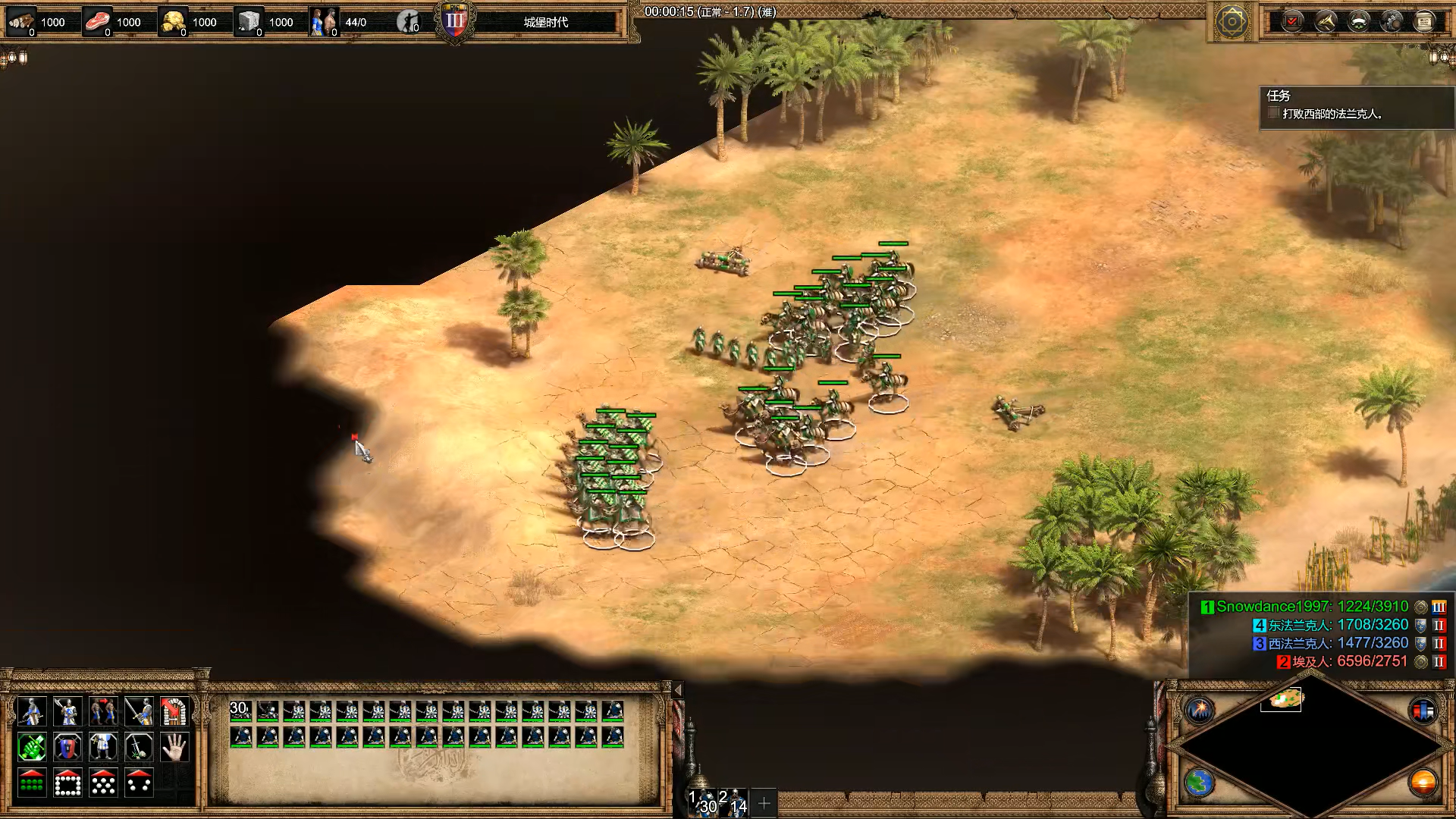This screenshot has height=819, width=1456.
Task: Activate the minimap flare signal button
Action: (1200, 710)
